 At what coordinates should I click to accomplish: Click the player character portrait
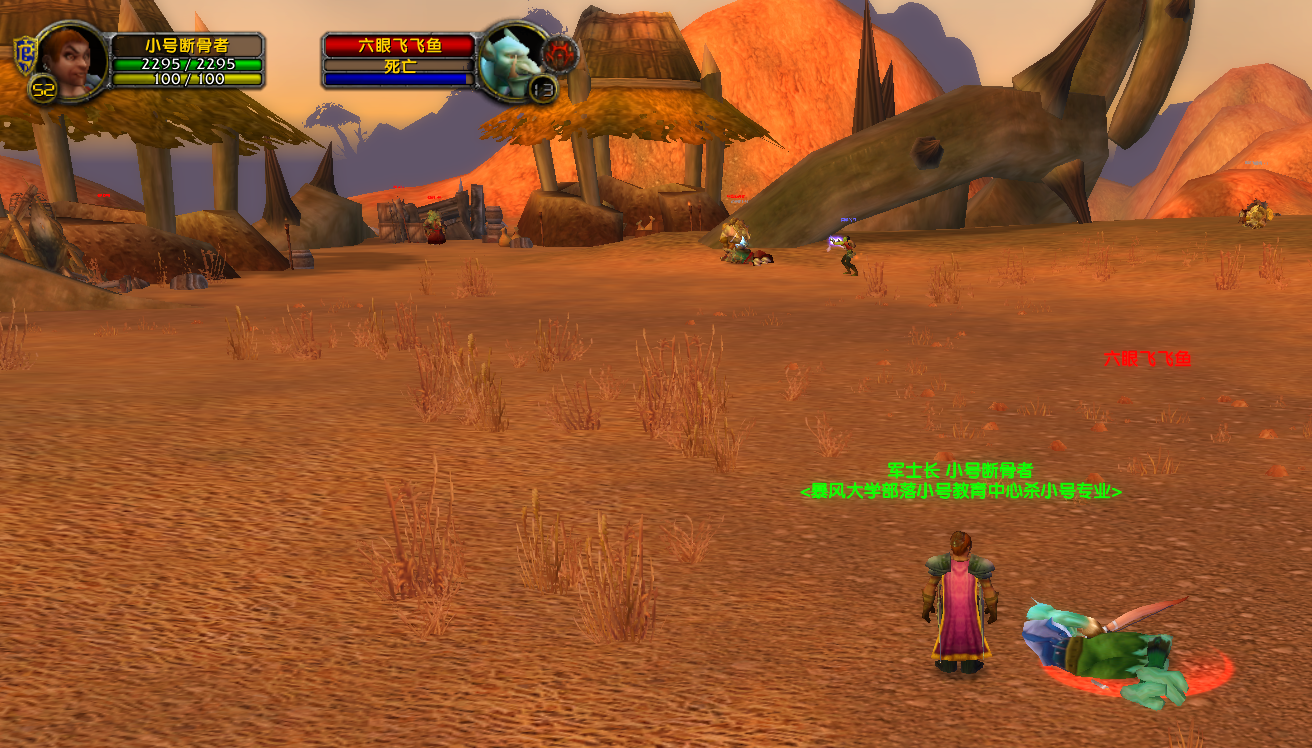pyautogui.click(x=71, y=62)
